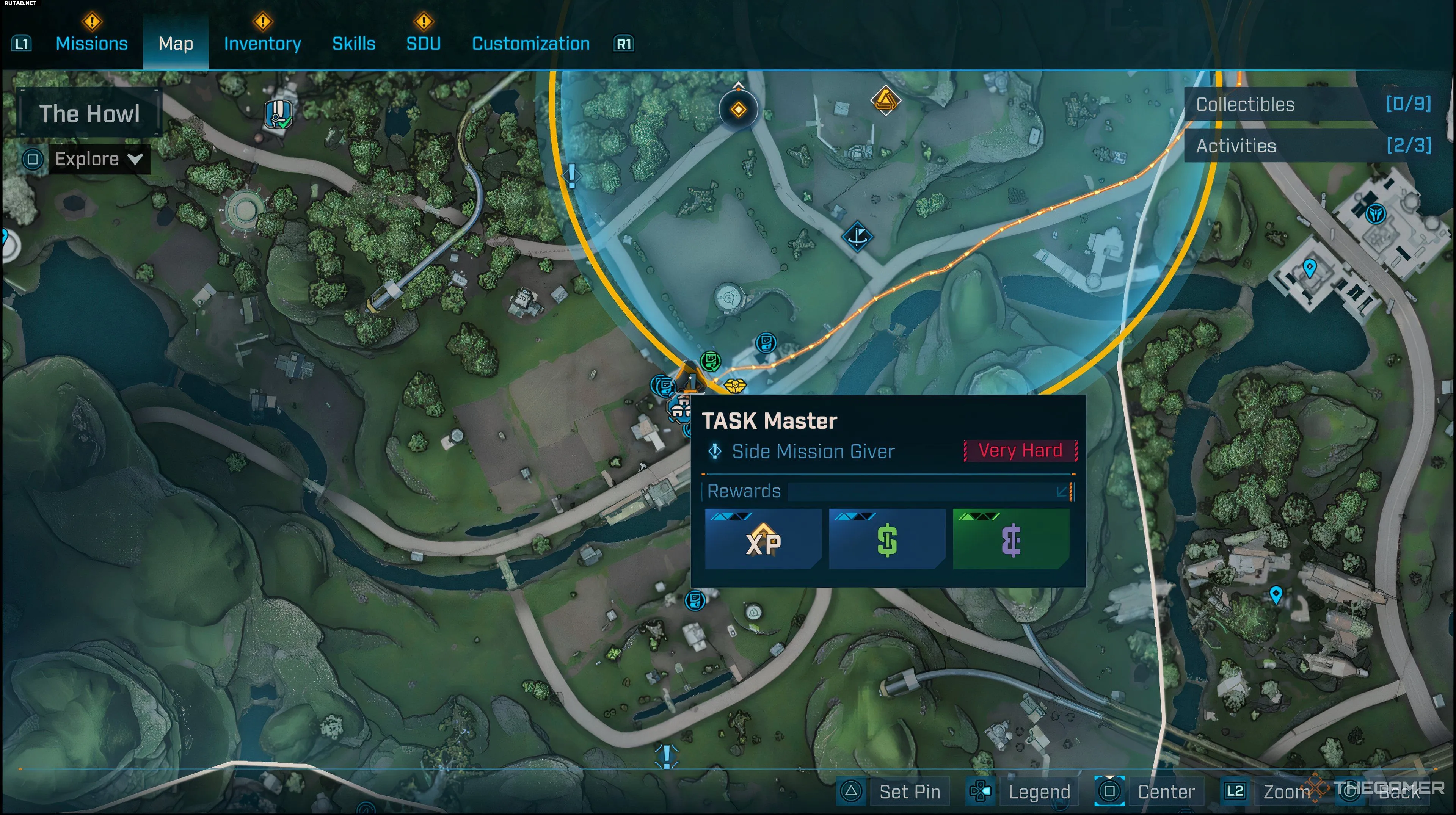Open the SDU tab

pyautogui.click(x=424, y=44)
